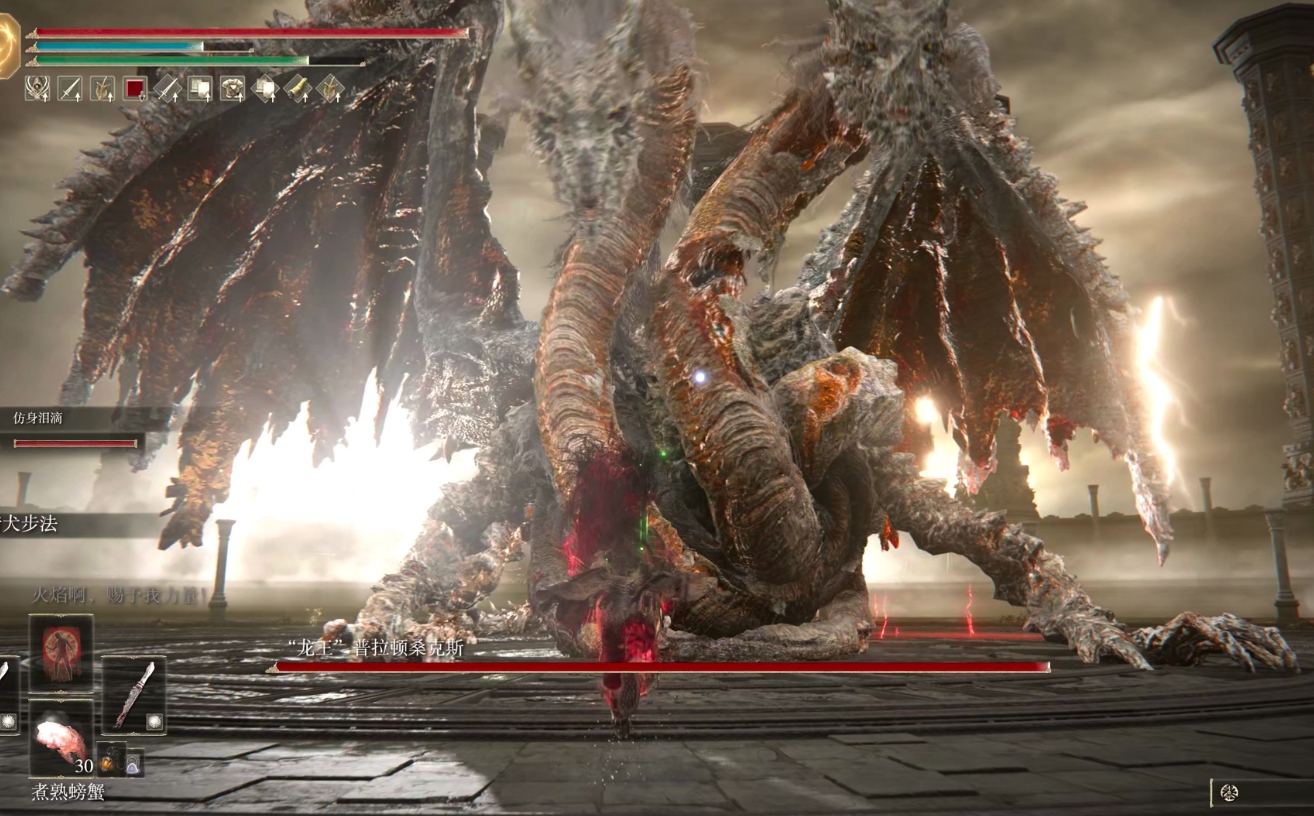1314x816 pixels.
Task: Inspect the winged crest buff icon
Action: [38, 88]
